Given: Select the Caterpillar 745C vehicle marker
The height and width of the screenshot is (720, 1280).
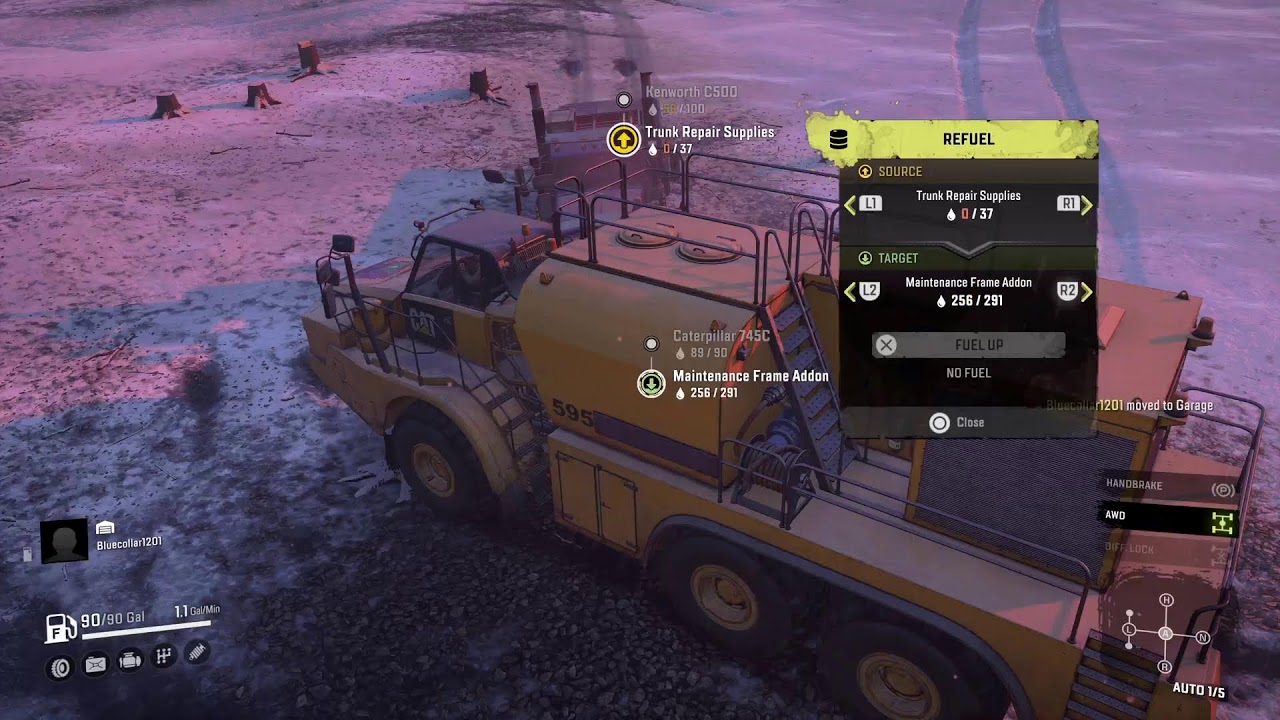Looking at the screenshot, I should [651, 344].
